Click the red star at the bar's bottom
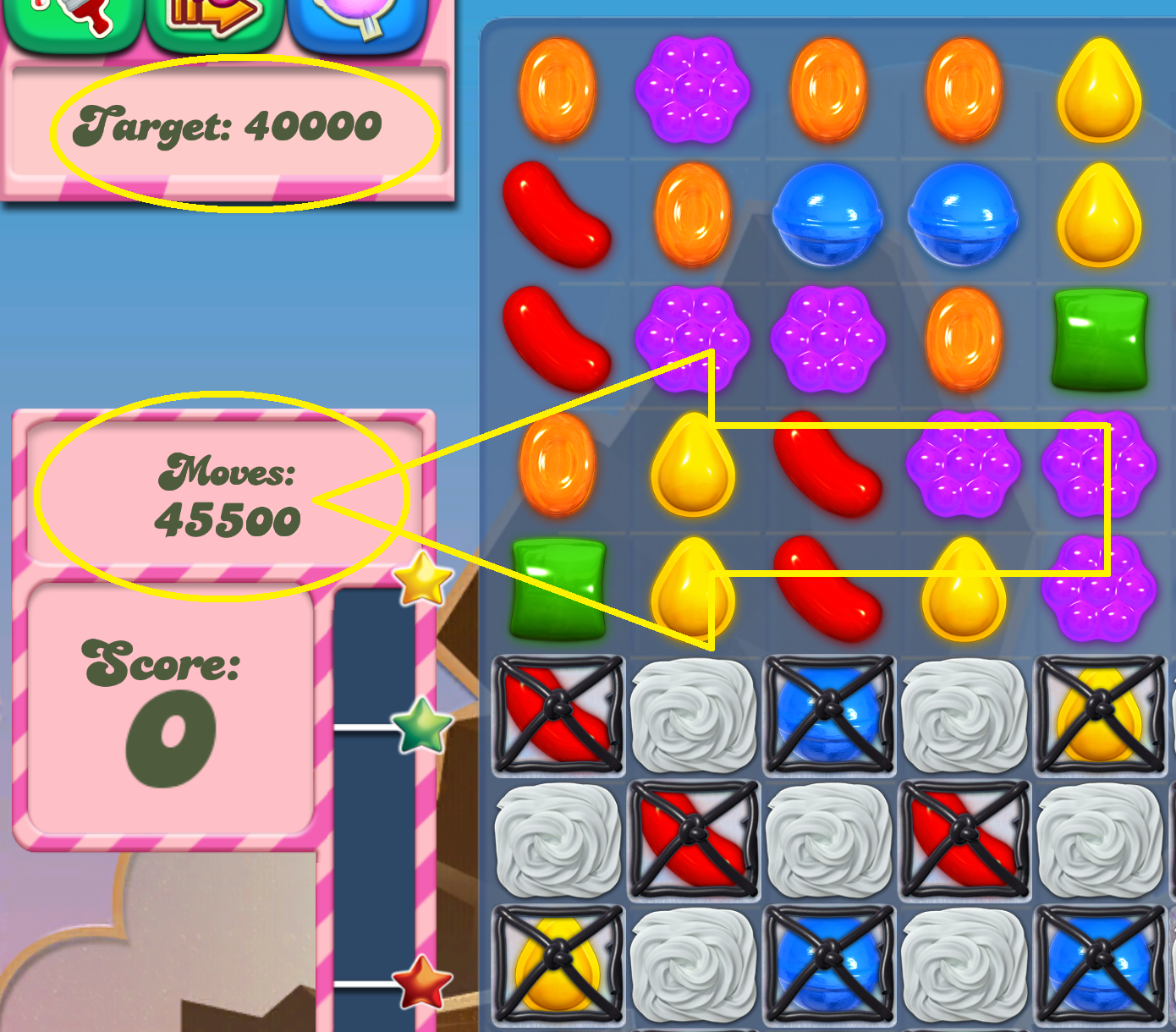This screenshot has width=1176, height=1032. tap(420, 984)
